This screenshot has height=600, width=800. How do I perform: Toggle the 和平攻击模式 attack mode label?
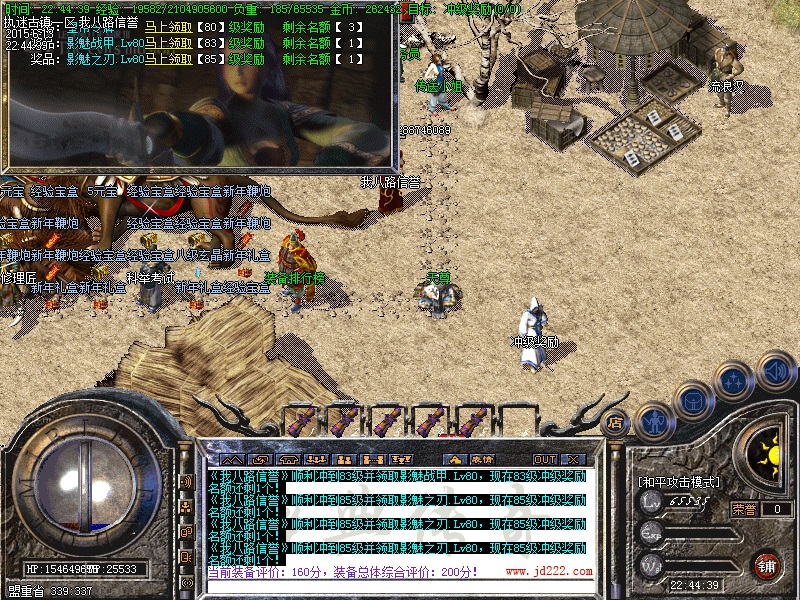pyautogui.click(x=680, y=482)
